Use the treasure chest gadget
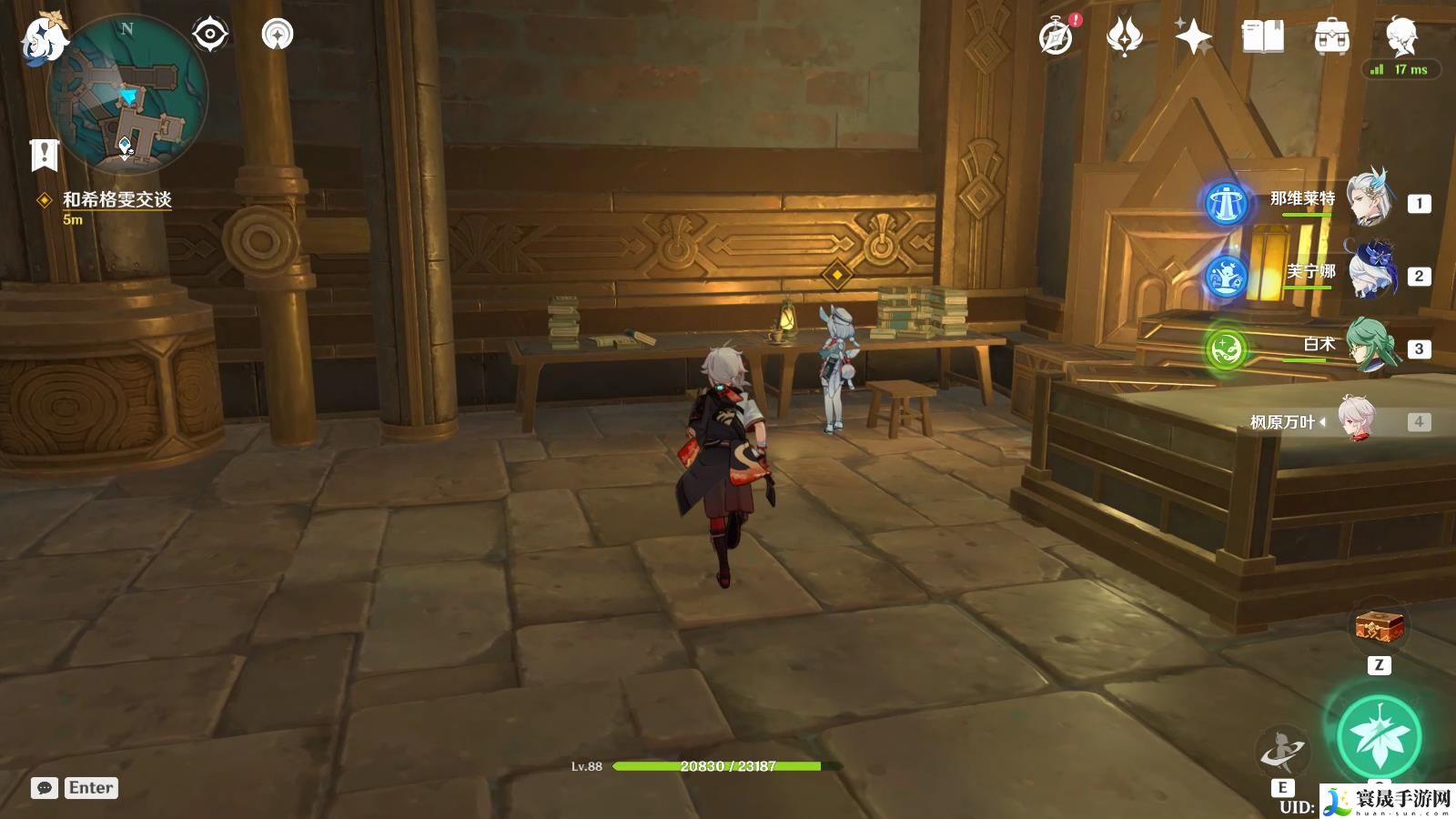Screen dimensions: 1456x819 coord(1379,627)
